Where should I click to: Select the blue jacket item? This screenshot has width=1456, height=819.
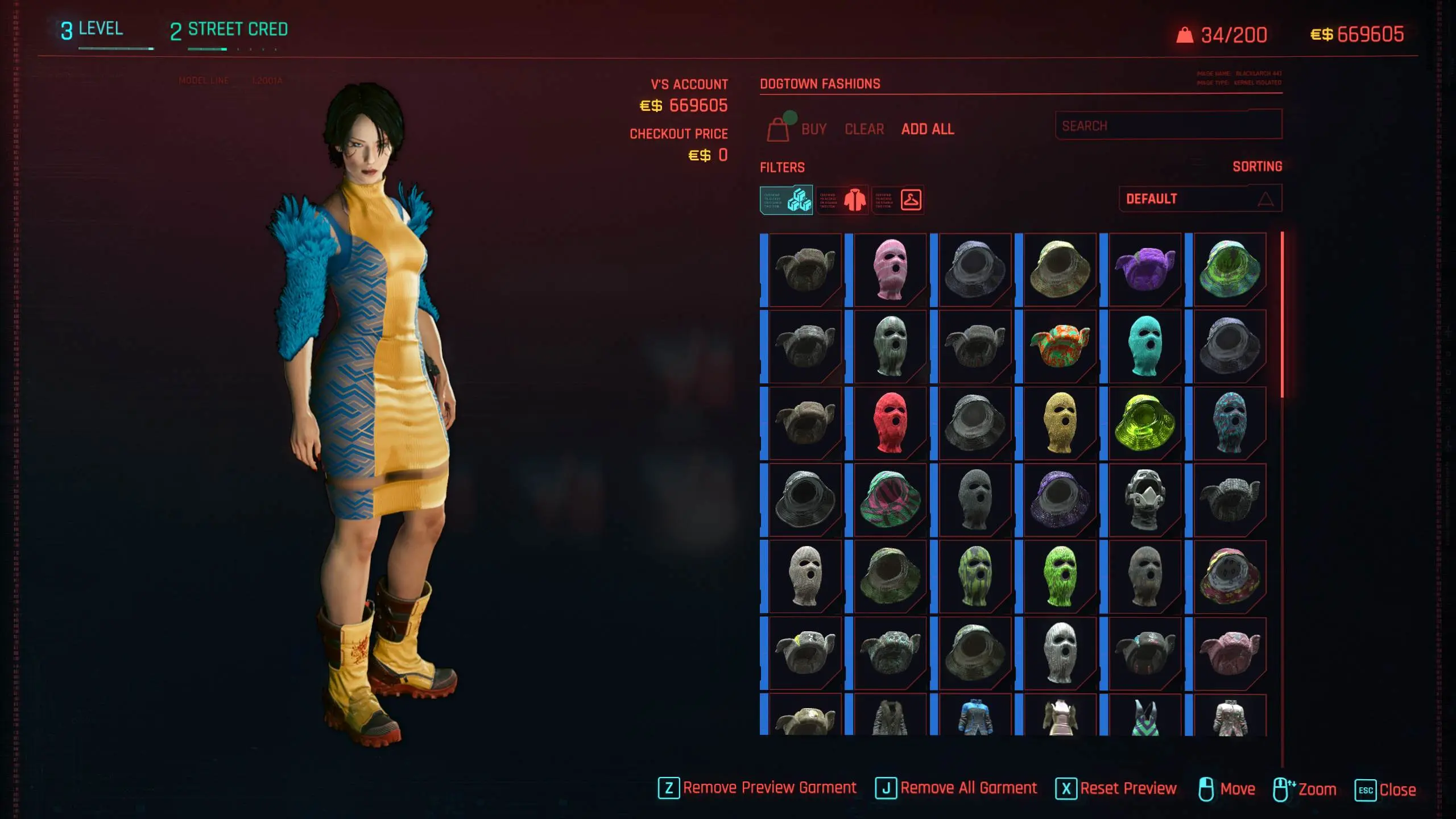(x=974, y=717)
